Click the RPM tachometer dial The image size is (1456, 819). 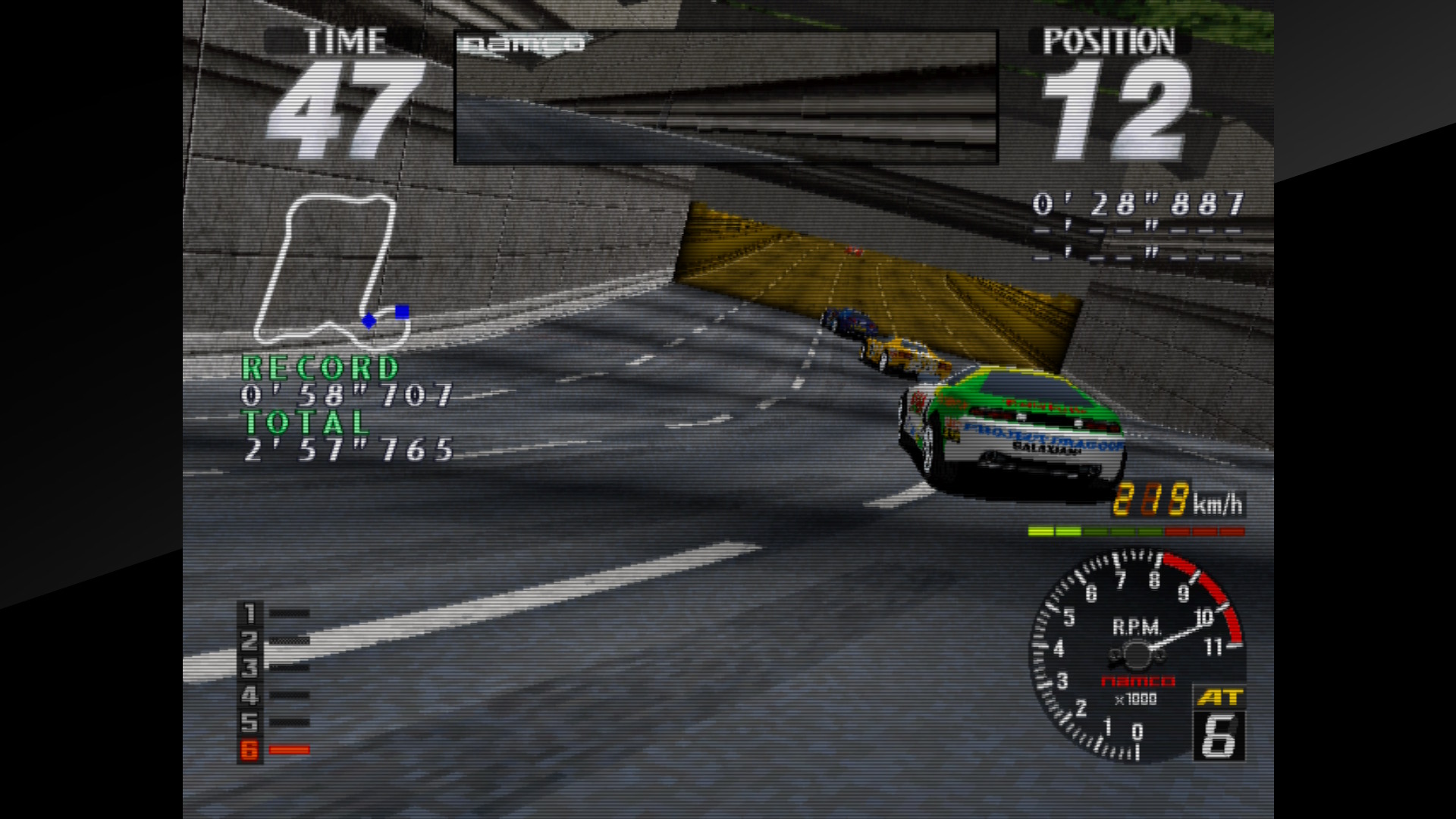(x=1134, y=654)
